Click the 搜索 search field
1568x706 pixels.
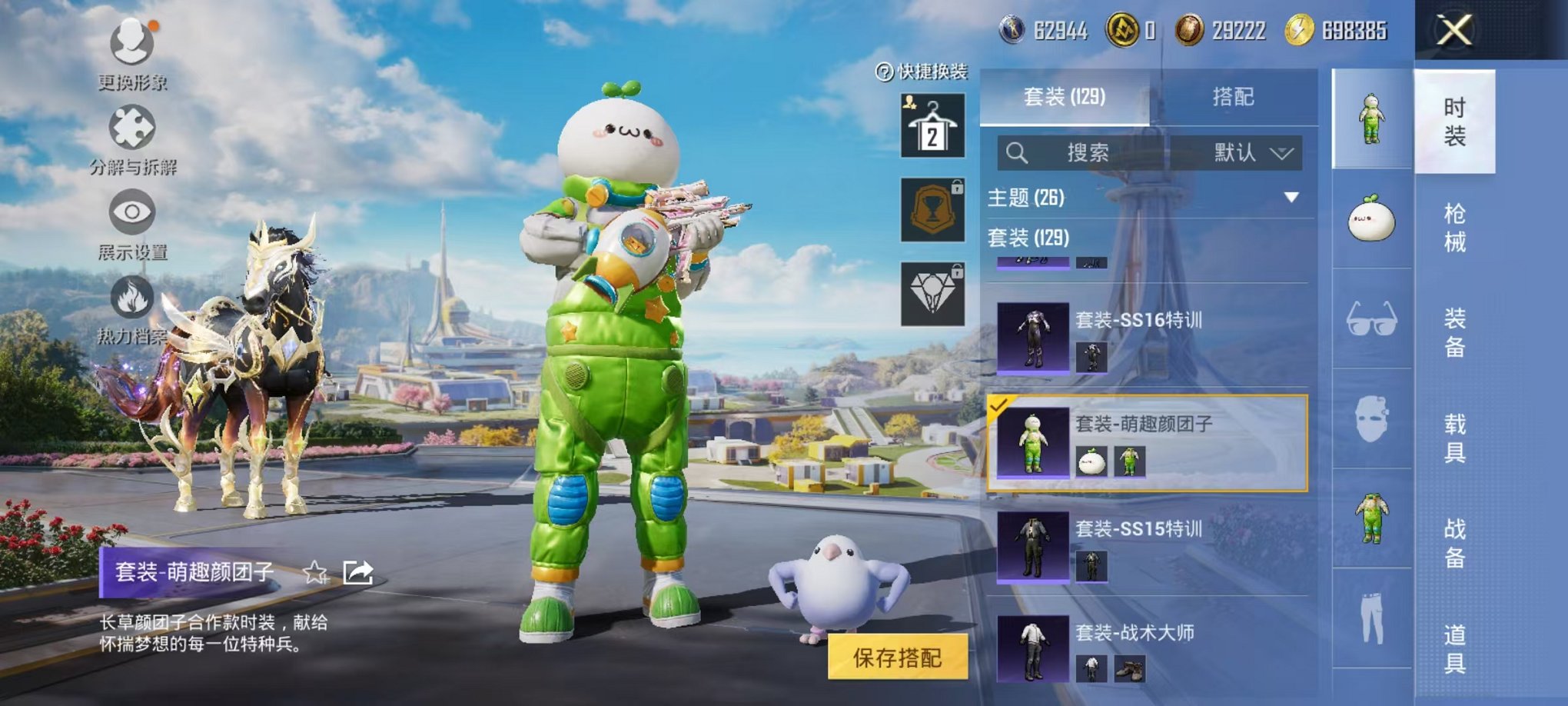click(x=1087, y=153)
